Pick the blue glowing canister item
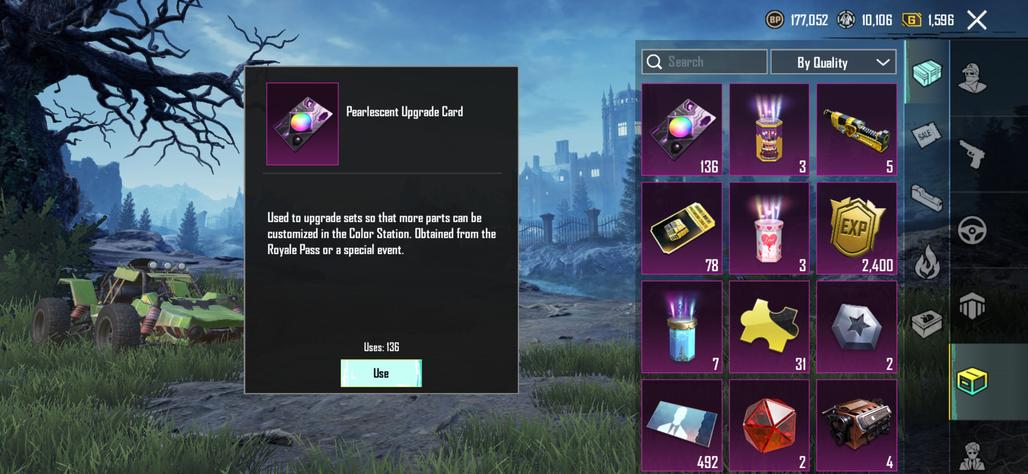The image size is (1028, 474). pyautogui.click(x=682, y=326)
